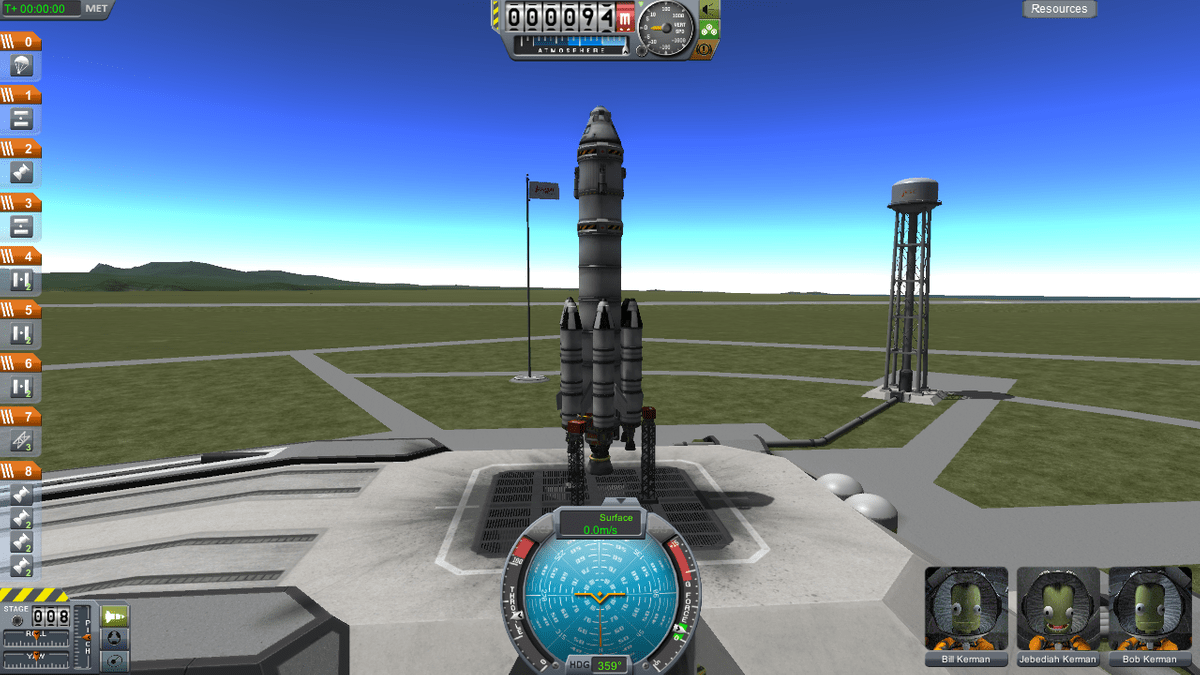Toggle the landing gear button

[709, 28]
